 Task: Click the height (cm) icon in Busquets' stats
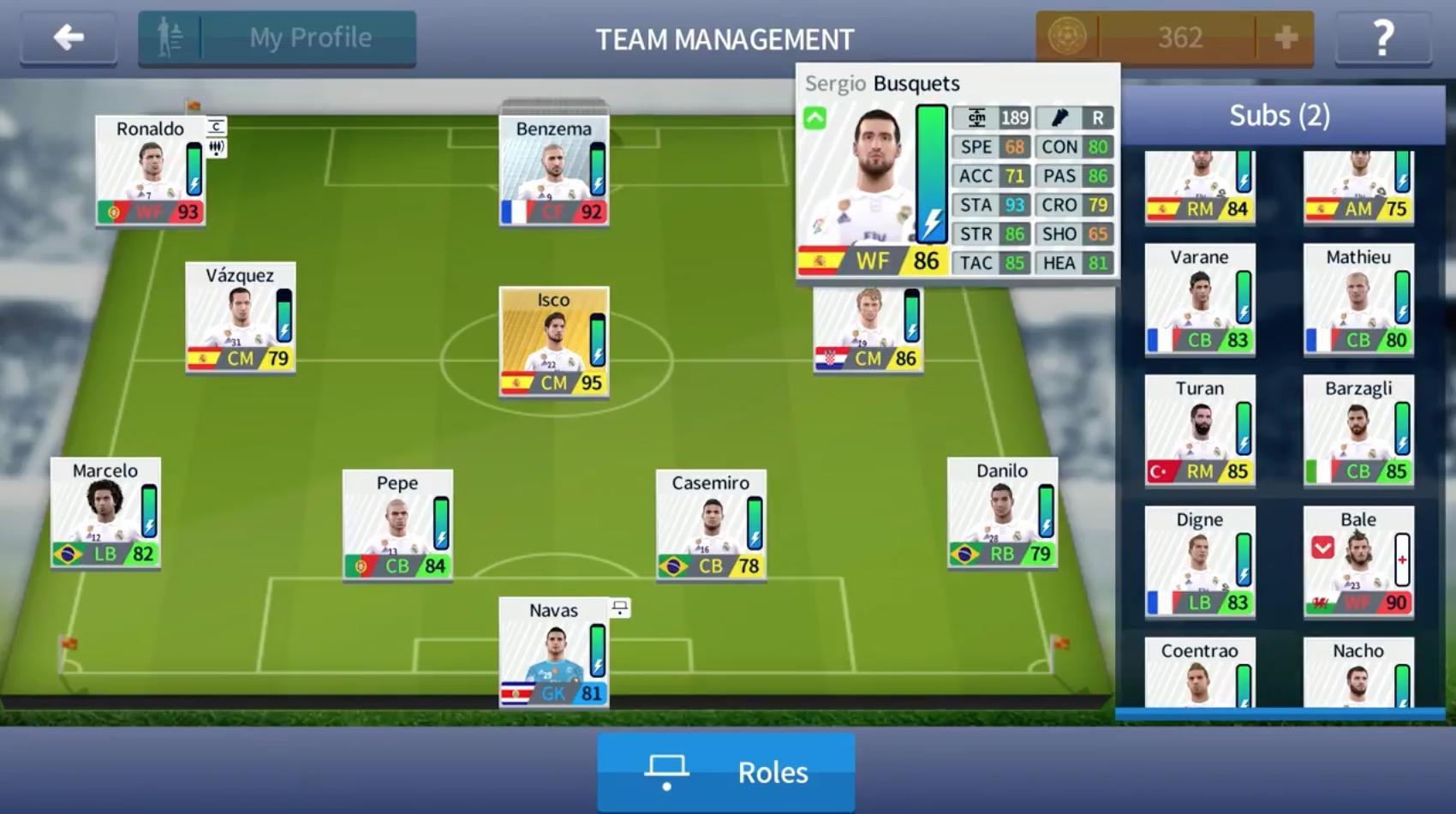point(976,117)
